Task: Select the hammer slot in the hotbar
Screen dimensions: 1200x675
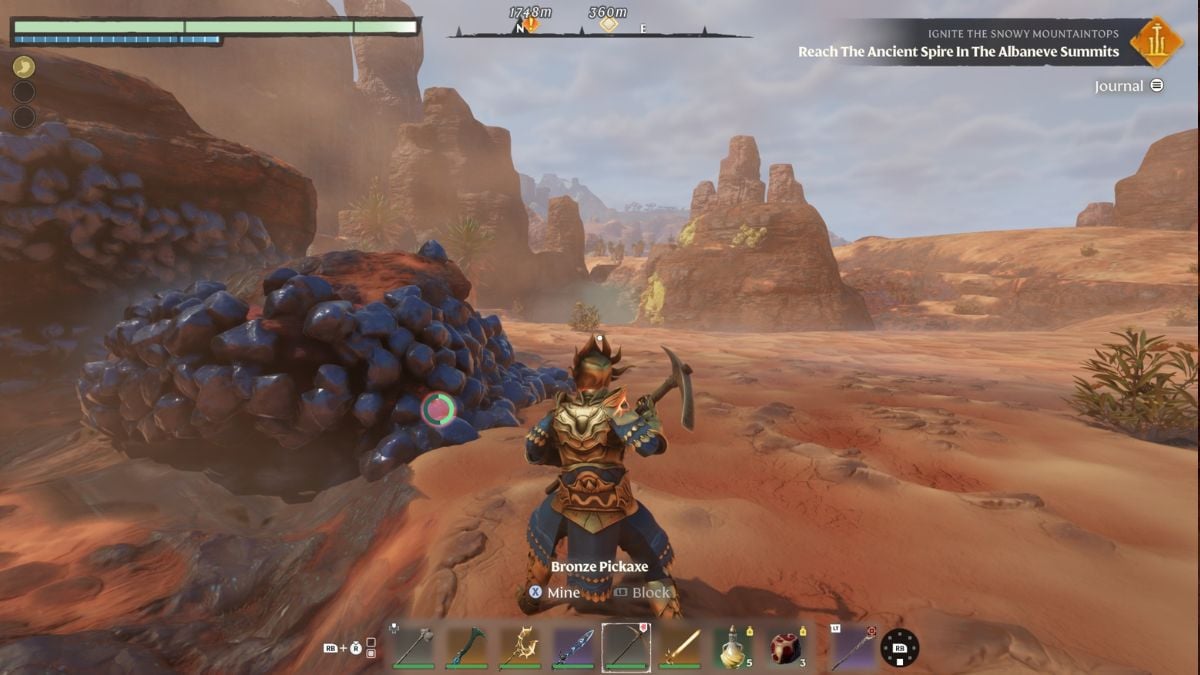Action: pyautogui.click(x=413, y=647)
